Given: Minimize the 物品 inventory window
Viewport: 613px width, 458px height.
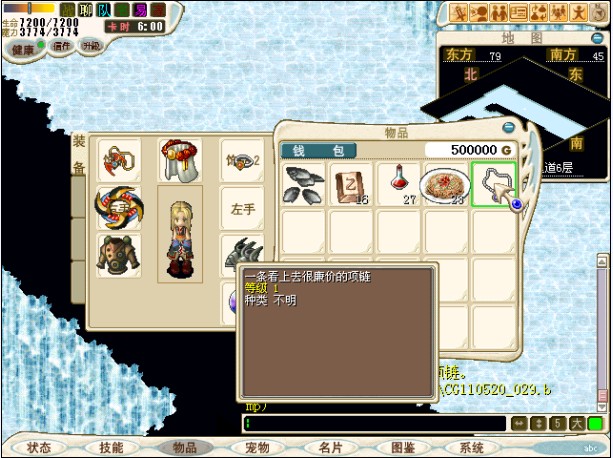Looking at the screenshot, I should point(509,129).
